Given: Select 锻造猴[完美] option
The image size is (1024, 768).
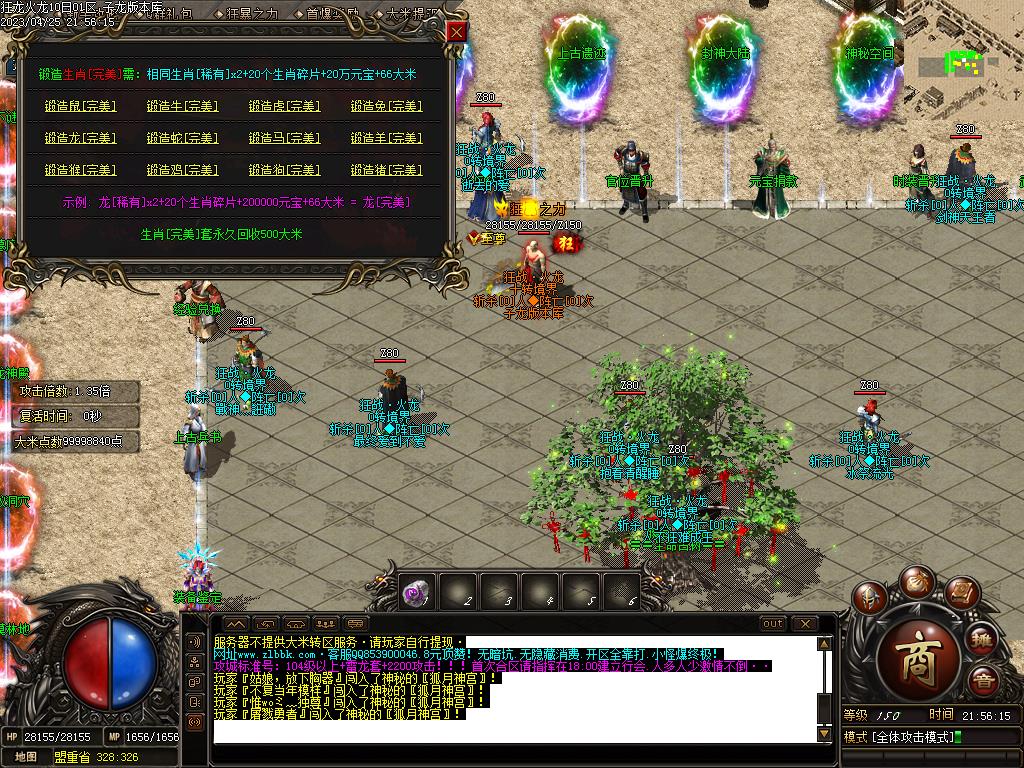Looking at the screenshot, I should click(x=81, y=170).
